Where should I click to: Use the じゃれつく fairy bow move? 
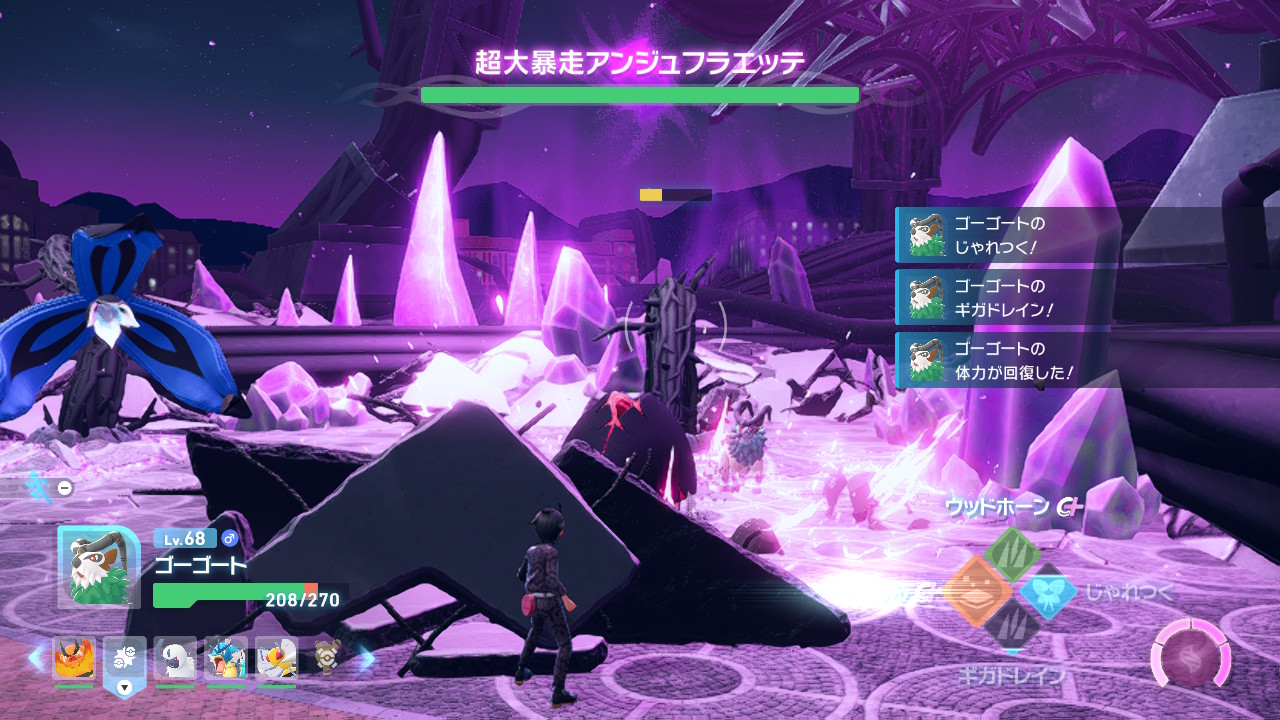click(x=1049, y=592)
